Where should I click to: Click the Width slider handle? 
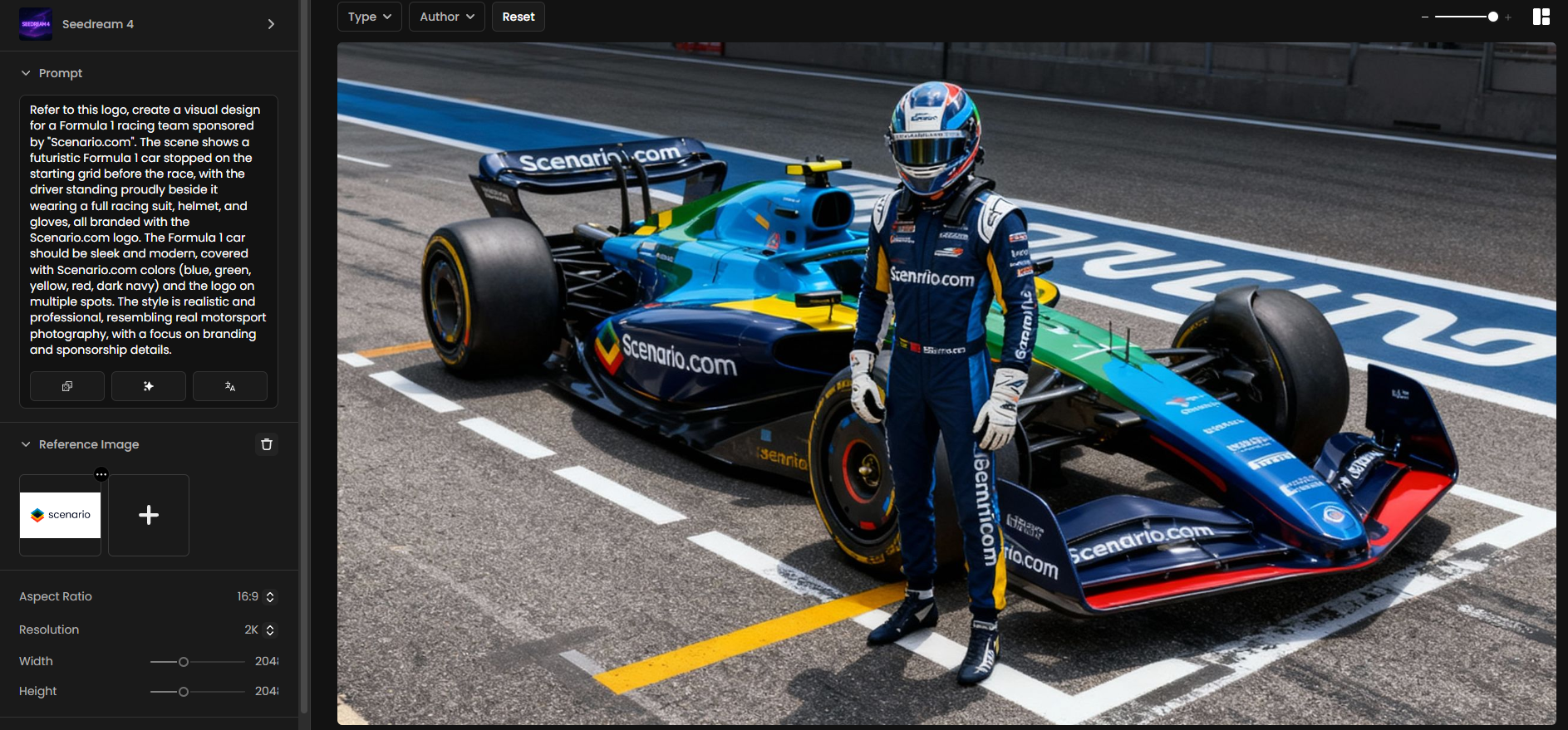[184, 662]
